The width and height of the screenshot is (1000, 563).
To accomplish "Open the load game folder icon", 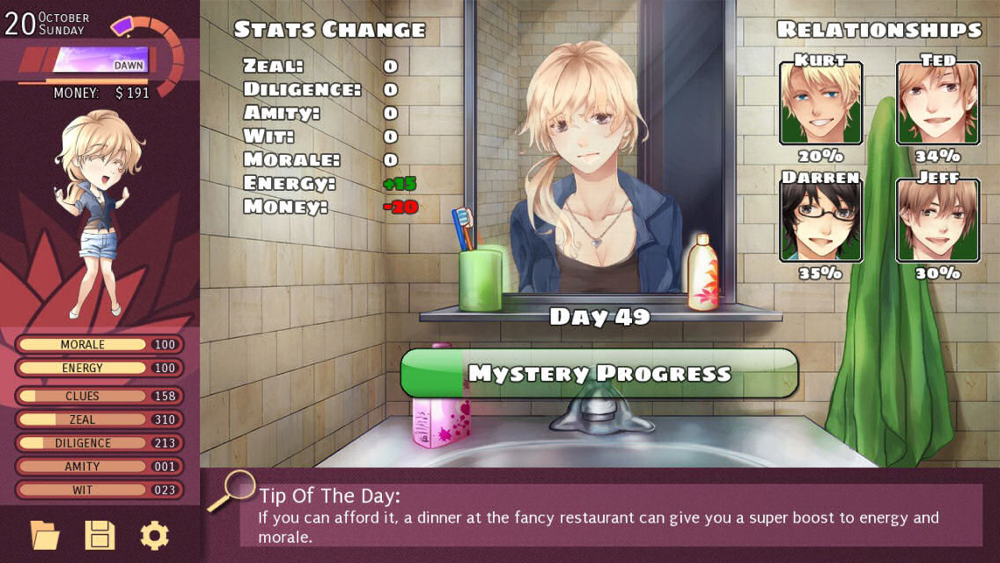I will 45,536.
